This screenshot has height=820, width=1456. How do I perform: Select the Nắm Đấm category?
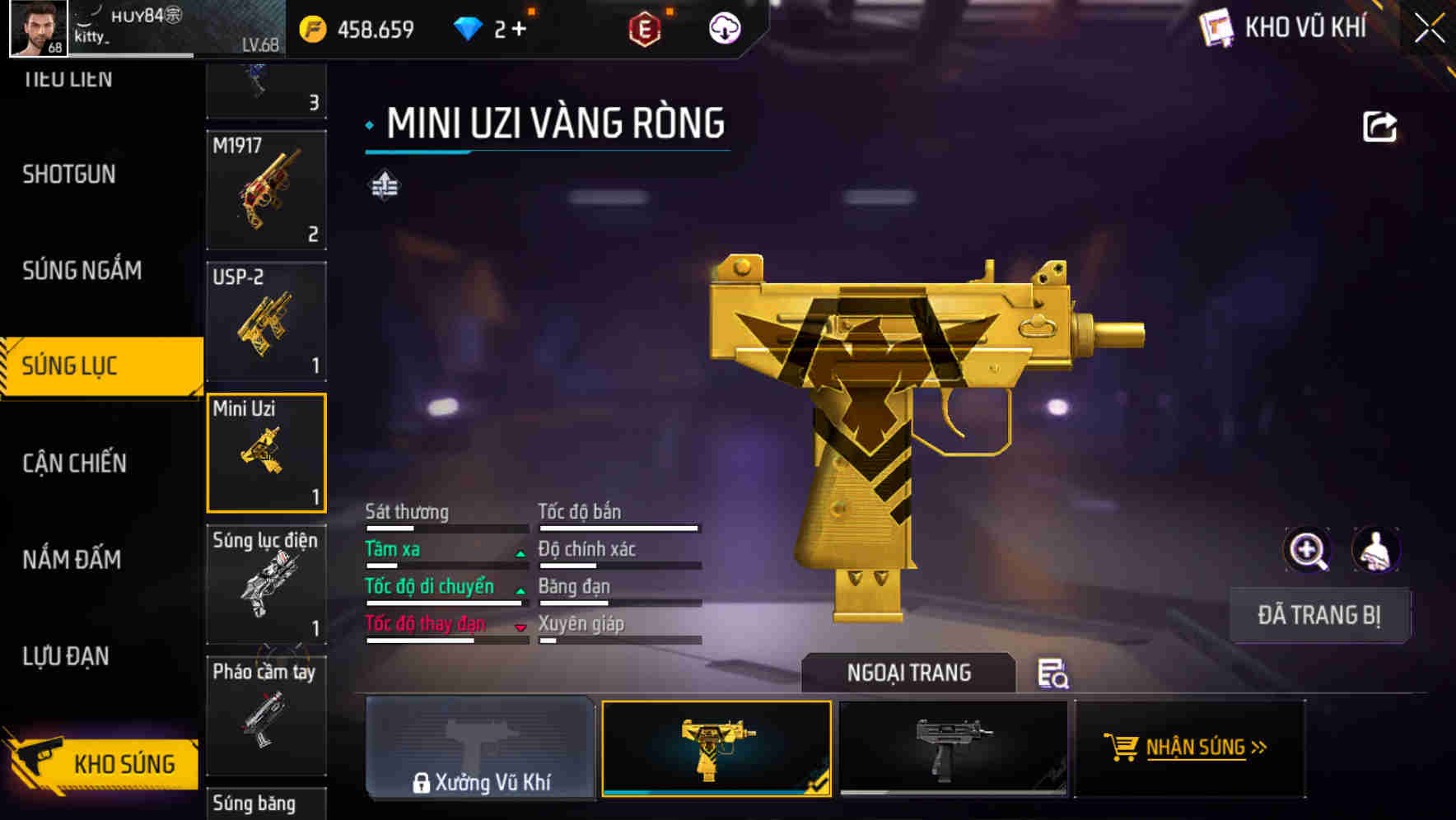tap(72, 560)
